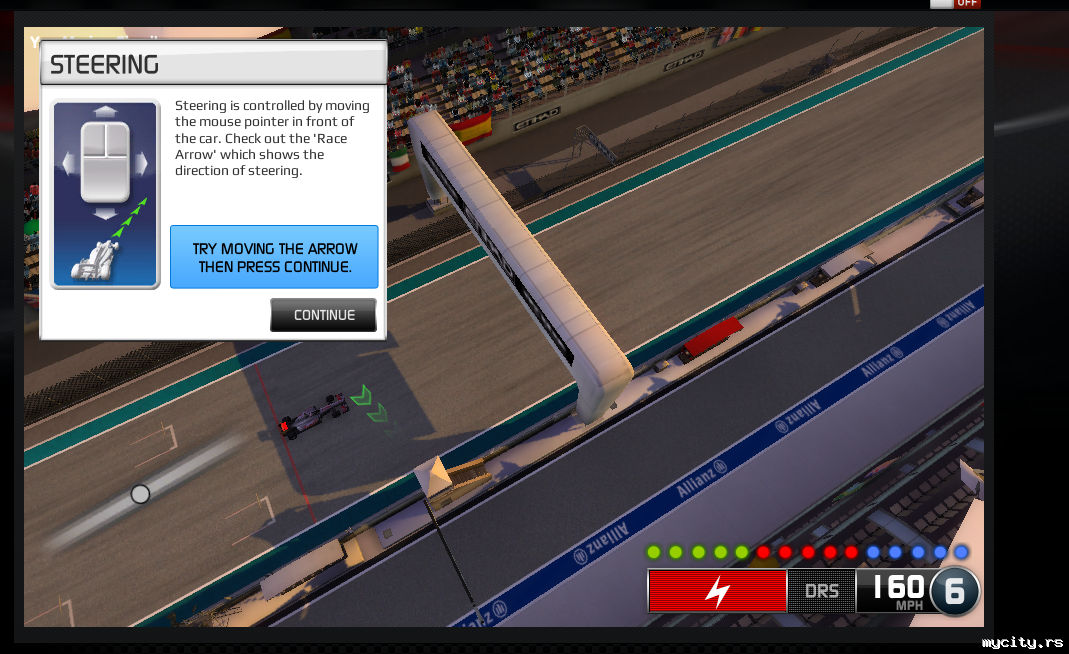Activate the red lightning bolt KERS boost
This screenshot has width=1069, height=654.
pyautogui.click(x=717, y=591)
